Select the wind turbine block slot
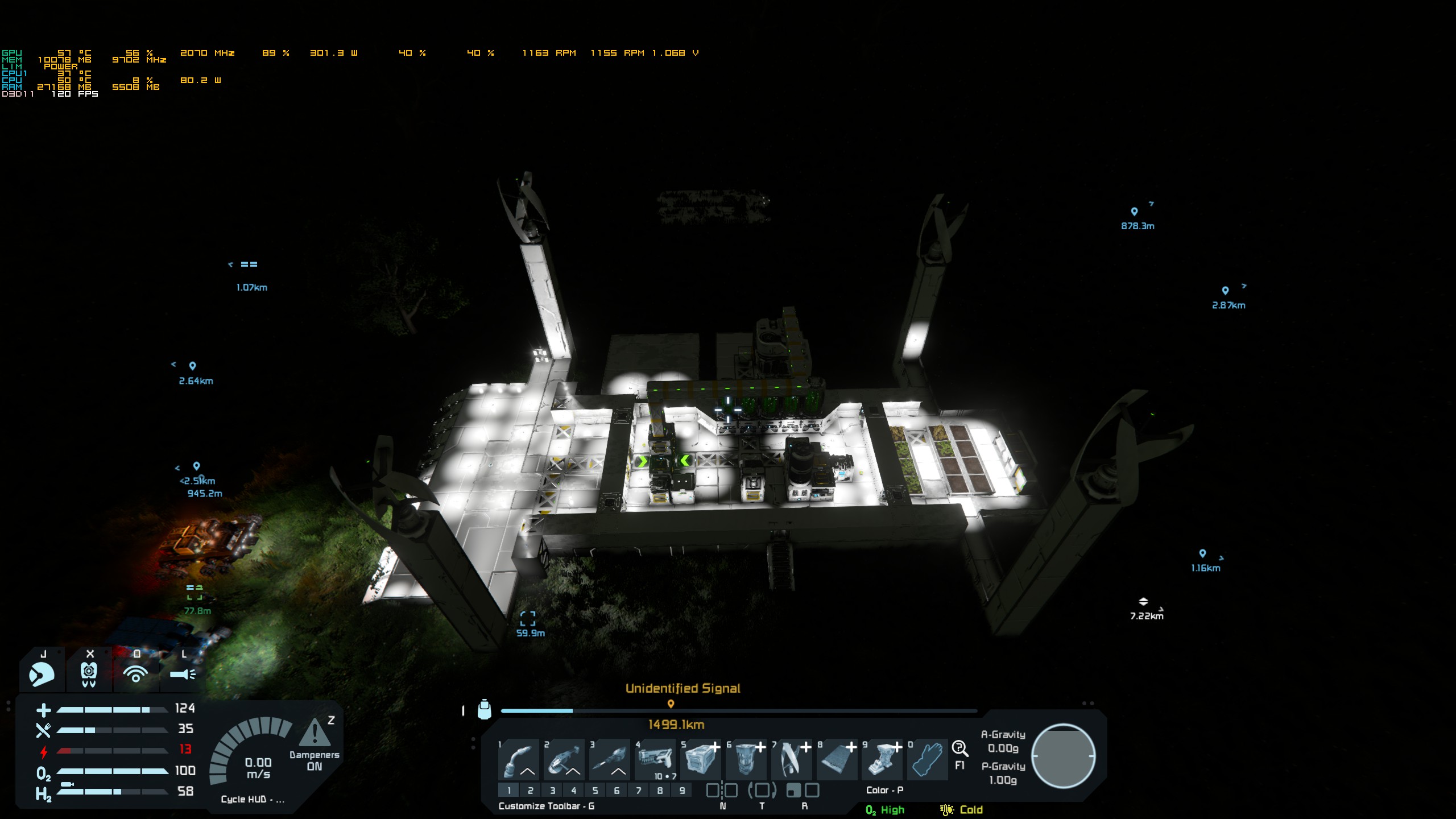The image size is (1456, 819). pyautogui.click(x=791, y=760)
